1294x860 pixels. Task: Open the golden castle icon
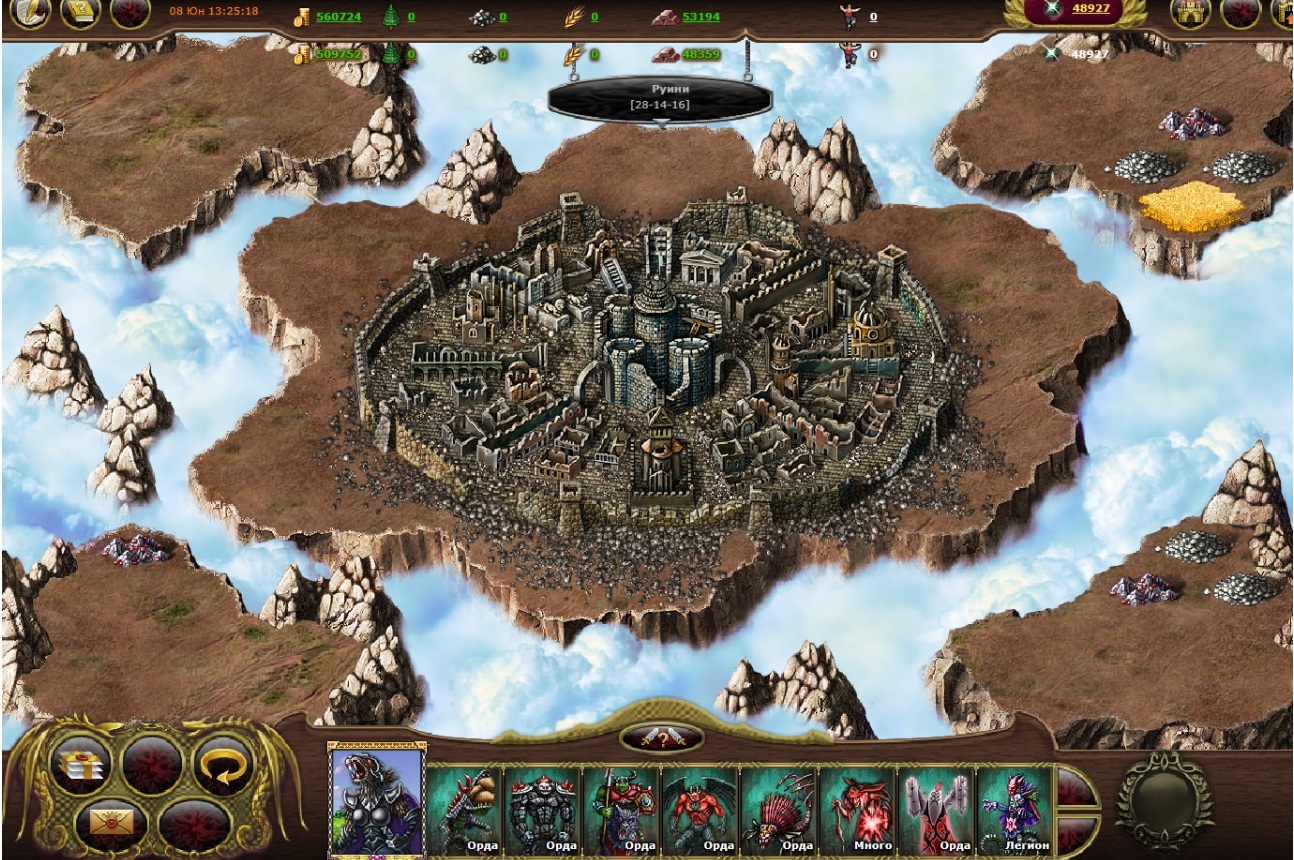tap(1190, 13)
